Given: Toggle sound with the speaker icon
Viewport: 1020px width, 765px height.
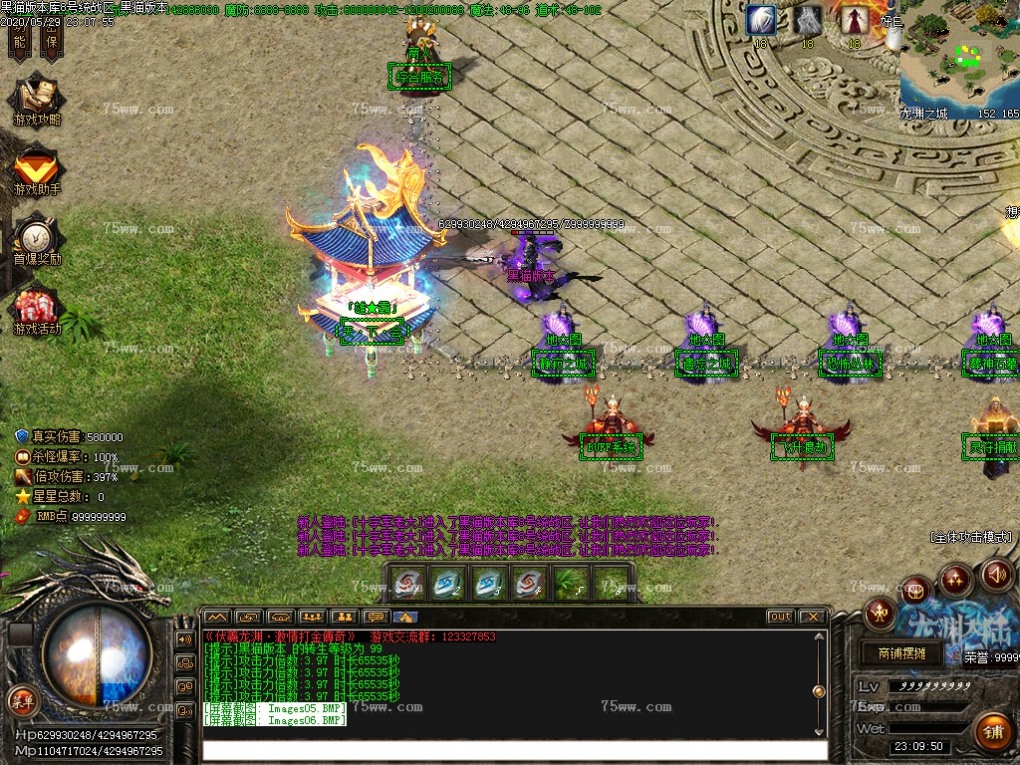Looking at the screenshot, I should (995, 575).
